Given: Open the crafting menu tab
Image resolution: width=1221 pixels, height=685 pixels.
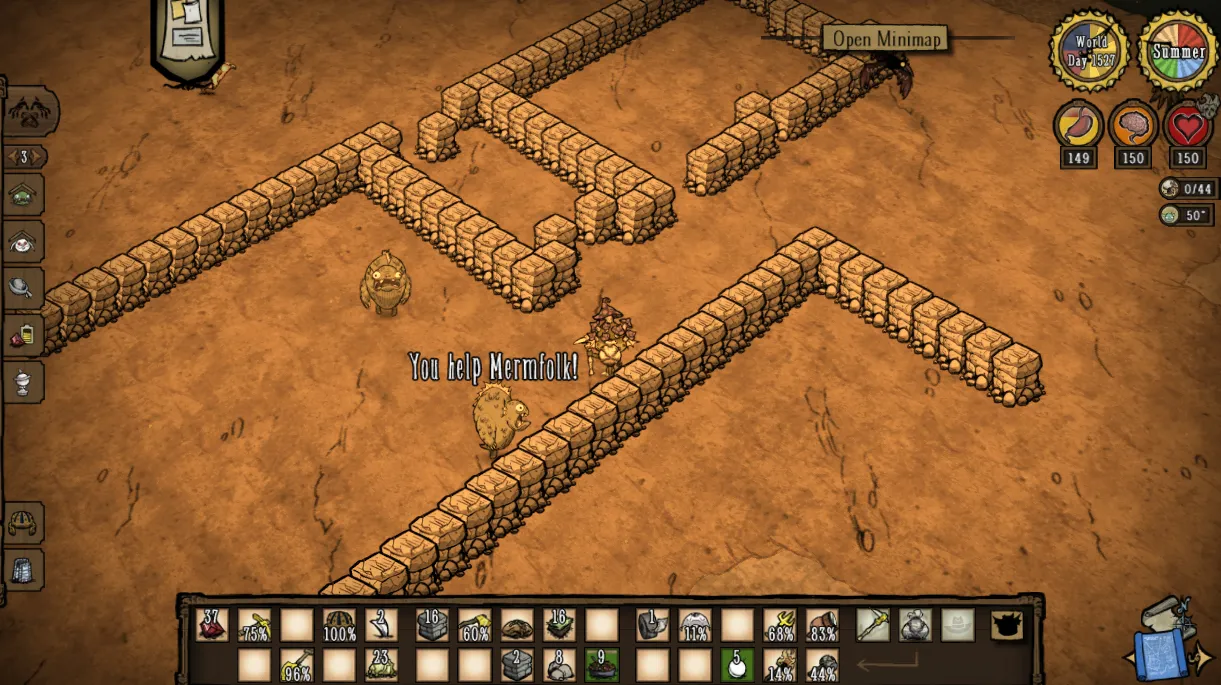Looking at the screenshot, I should [x=30, y=110].
